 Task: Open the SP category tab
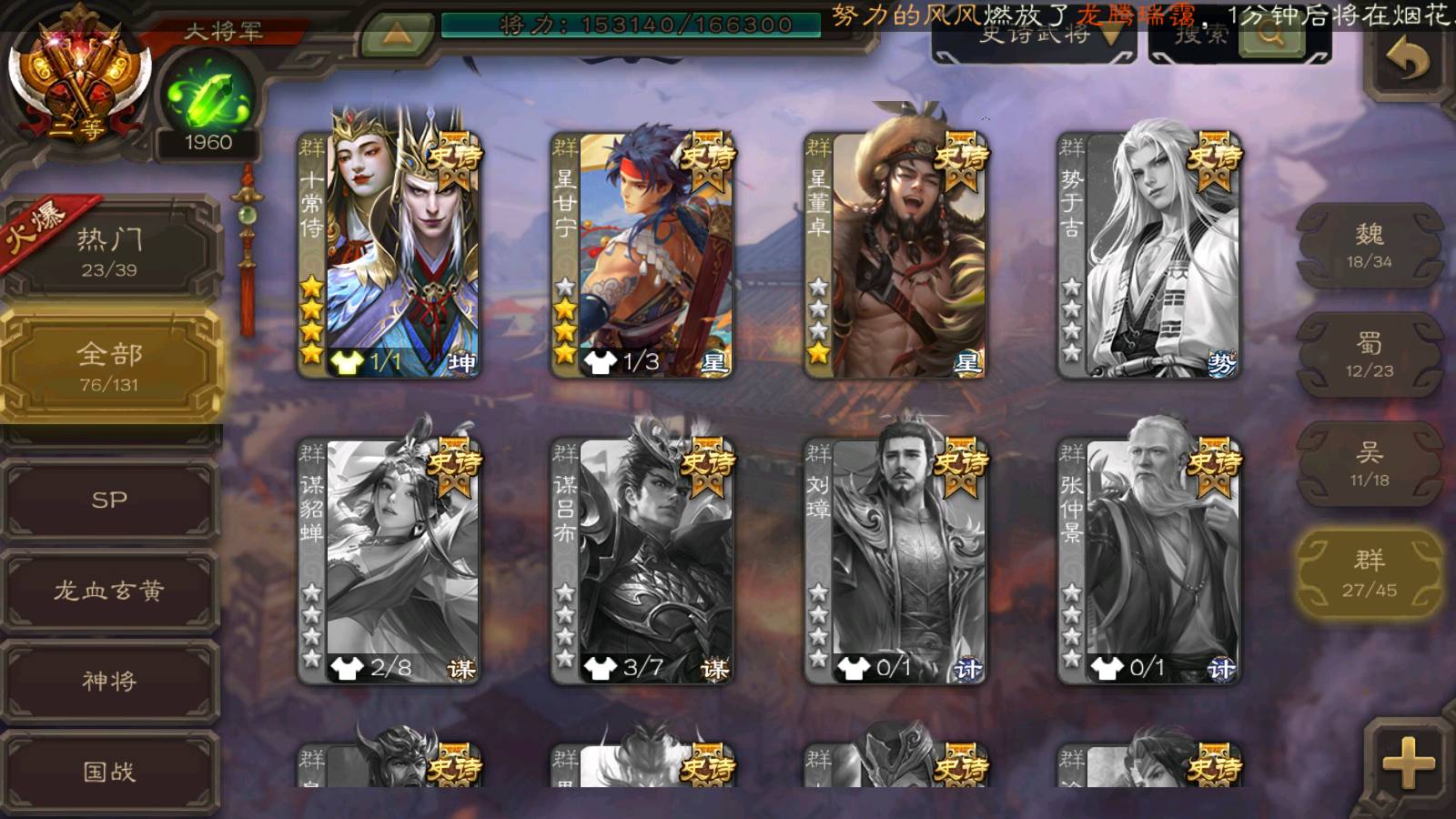point(109,500)
